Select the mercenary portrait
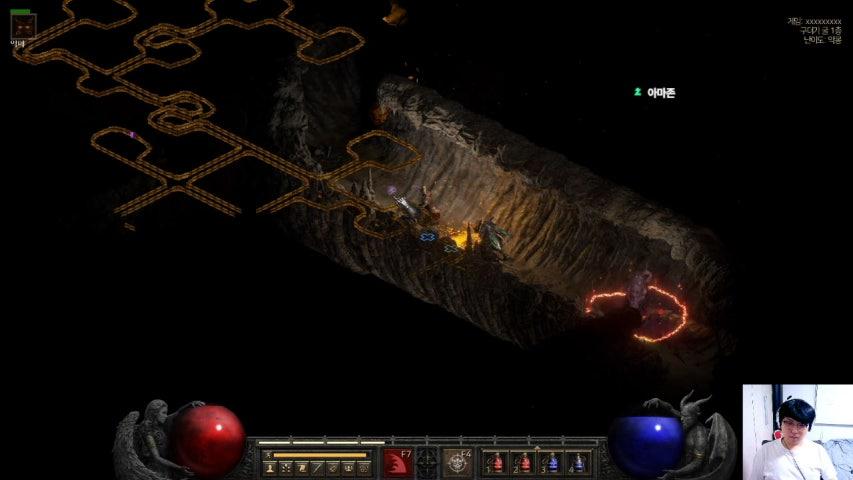The image size is (853, 480). pos(23,26)
